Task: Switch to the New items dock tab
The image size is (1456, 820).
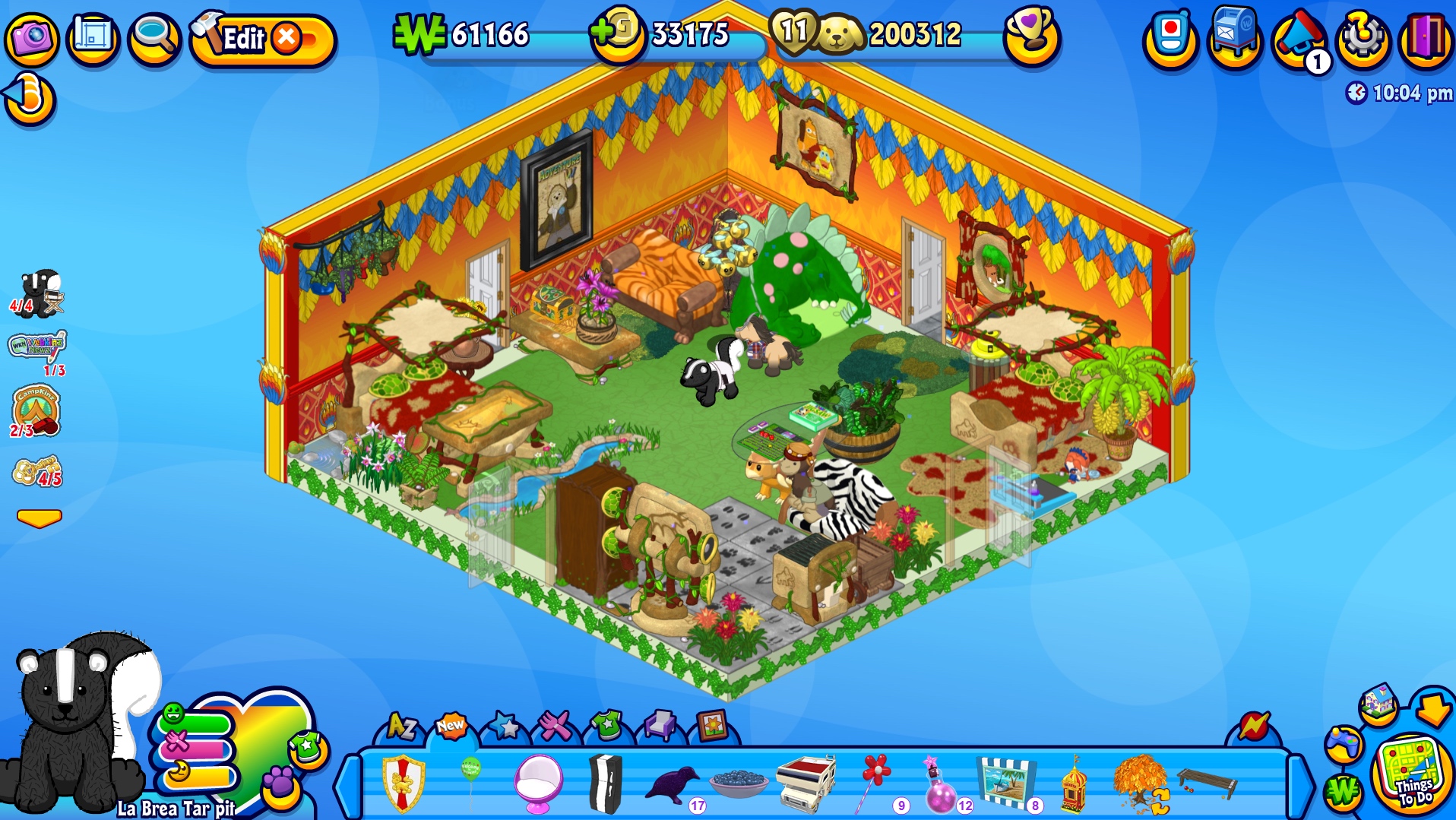Action: pyautogui.click(x=451, y=727)
